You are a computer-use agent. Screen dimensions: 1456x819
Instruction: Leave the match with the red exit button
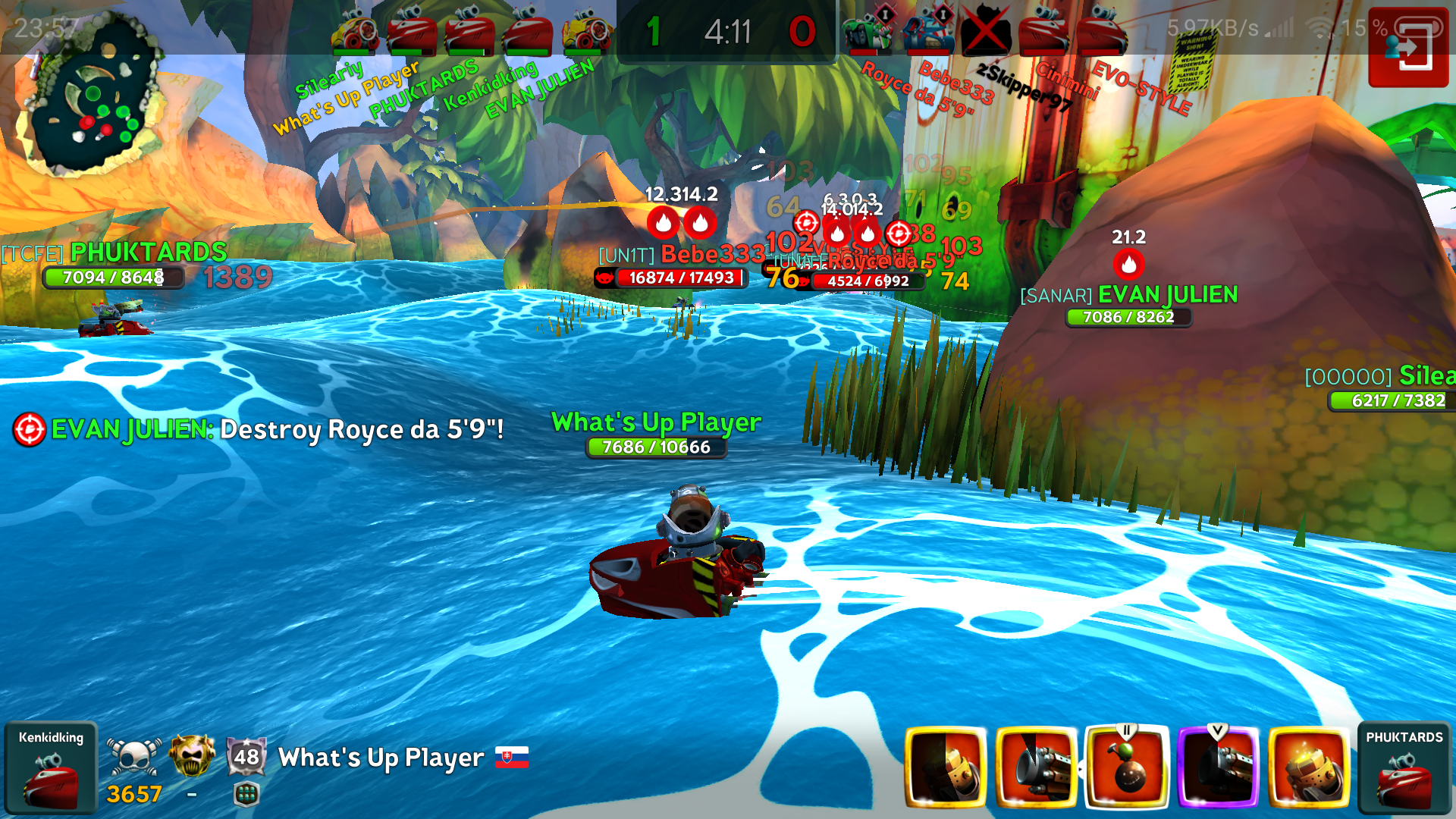(1408, 47)
